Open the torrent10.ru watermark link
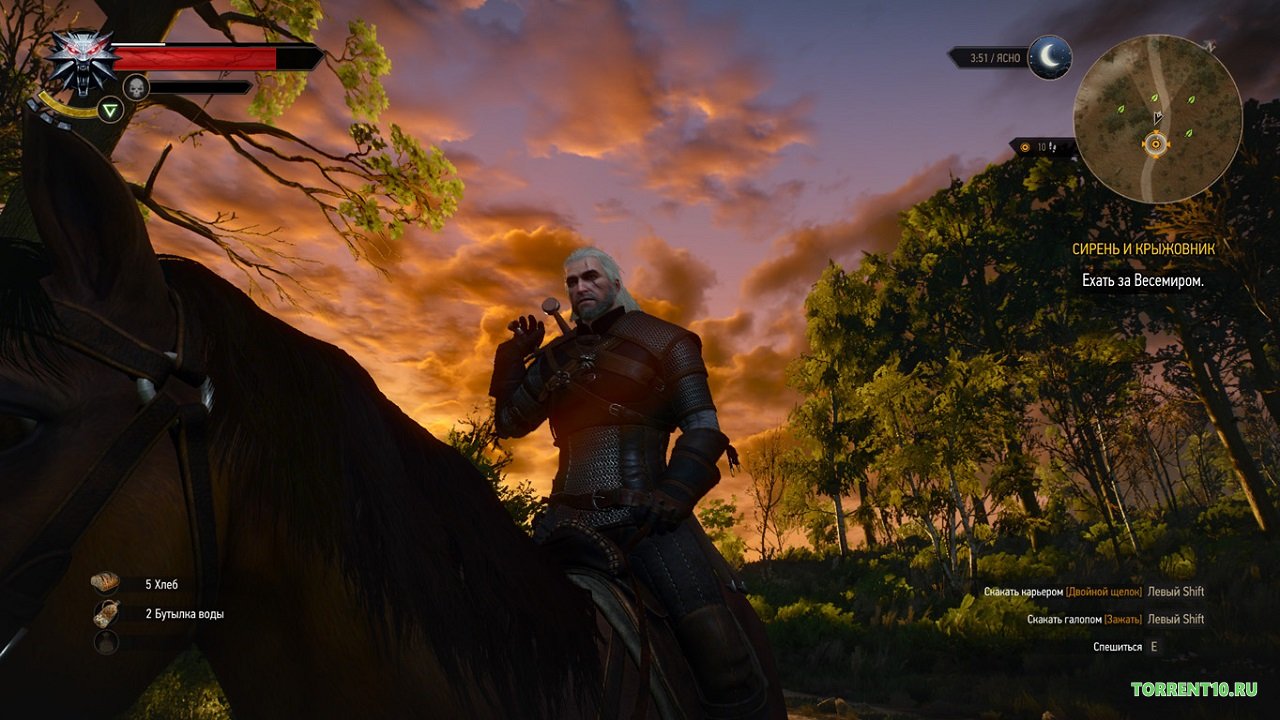 [x=1193, y=689]
